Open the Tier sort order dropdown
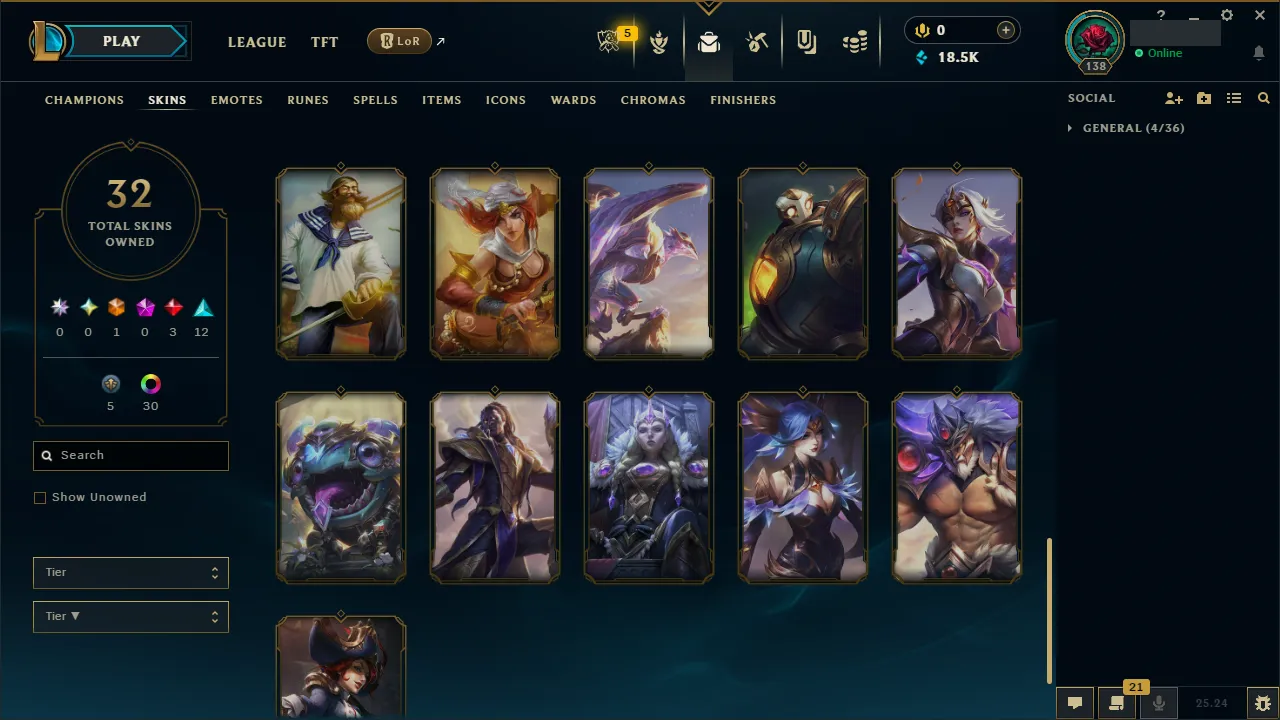Screen dimensions: 1280x720 click(130, 616)
